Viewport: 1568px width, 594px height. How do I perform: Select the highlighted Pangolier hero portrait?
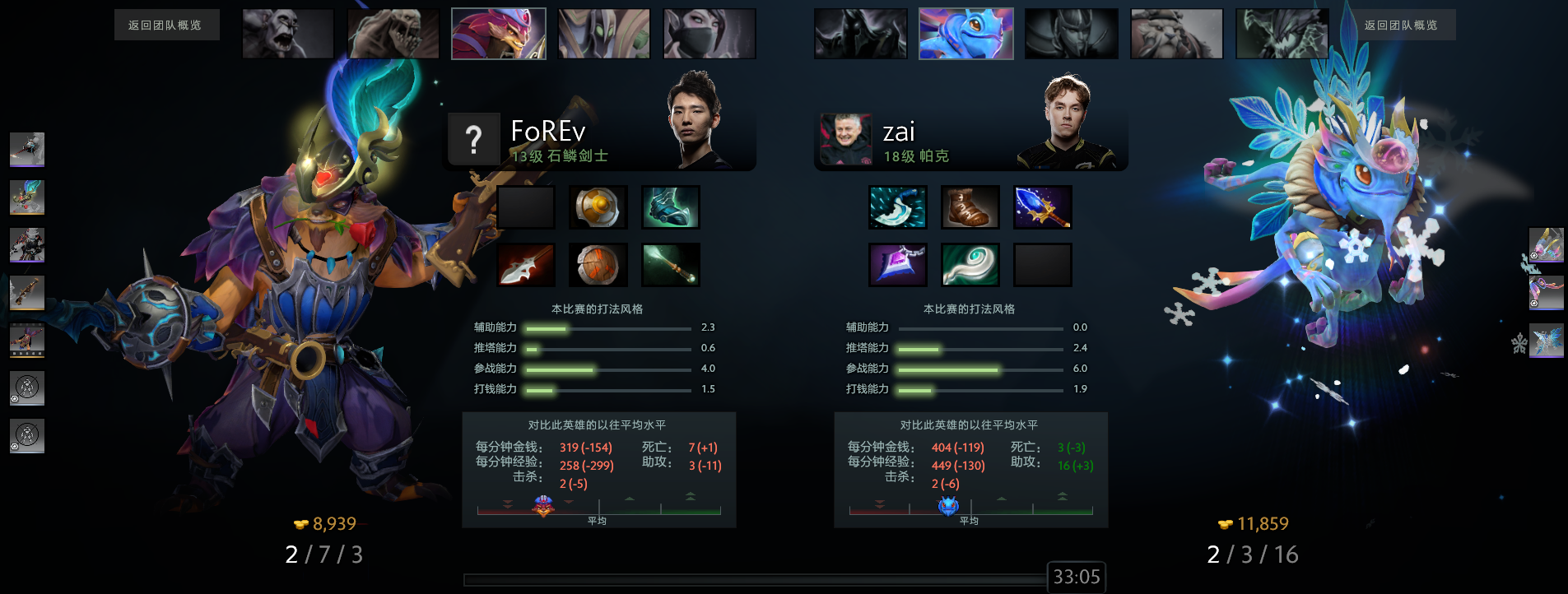(x=499, y=34)
